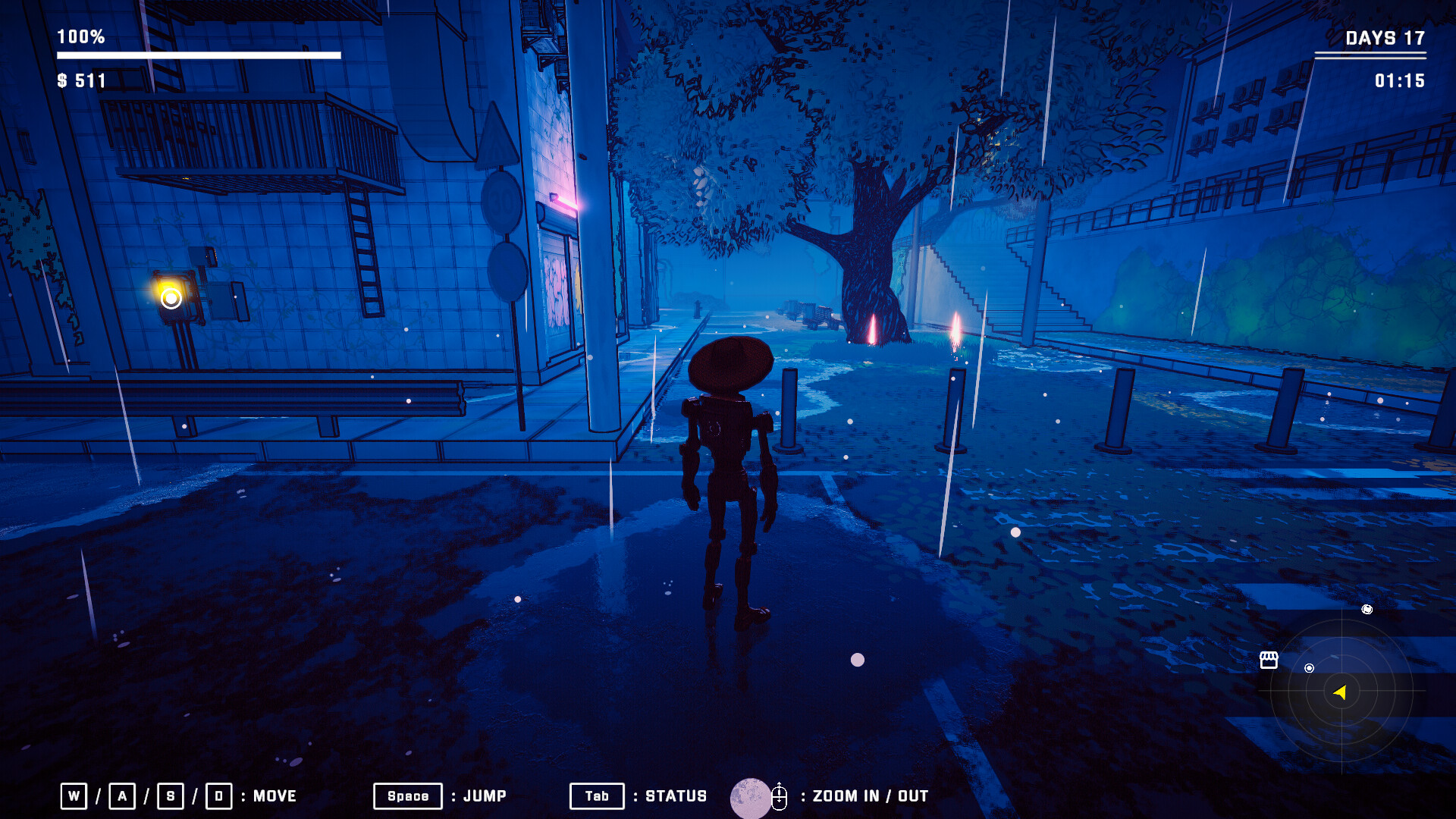Click the moon icon near ZOOM IN / OUT

(751, 796)
